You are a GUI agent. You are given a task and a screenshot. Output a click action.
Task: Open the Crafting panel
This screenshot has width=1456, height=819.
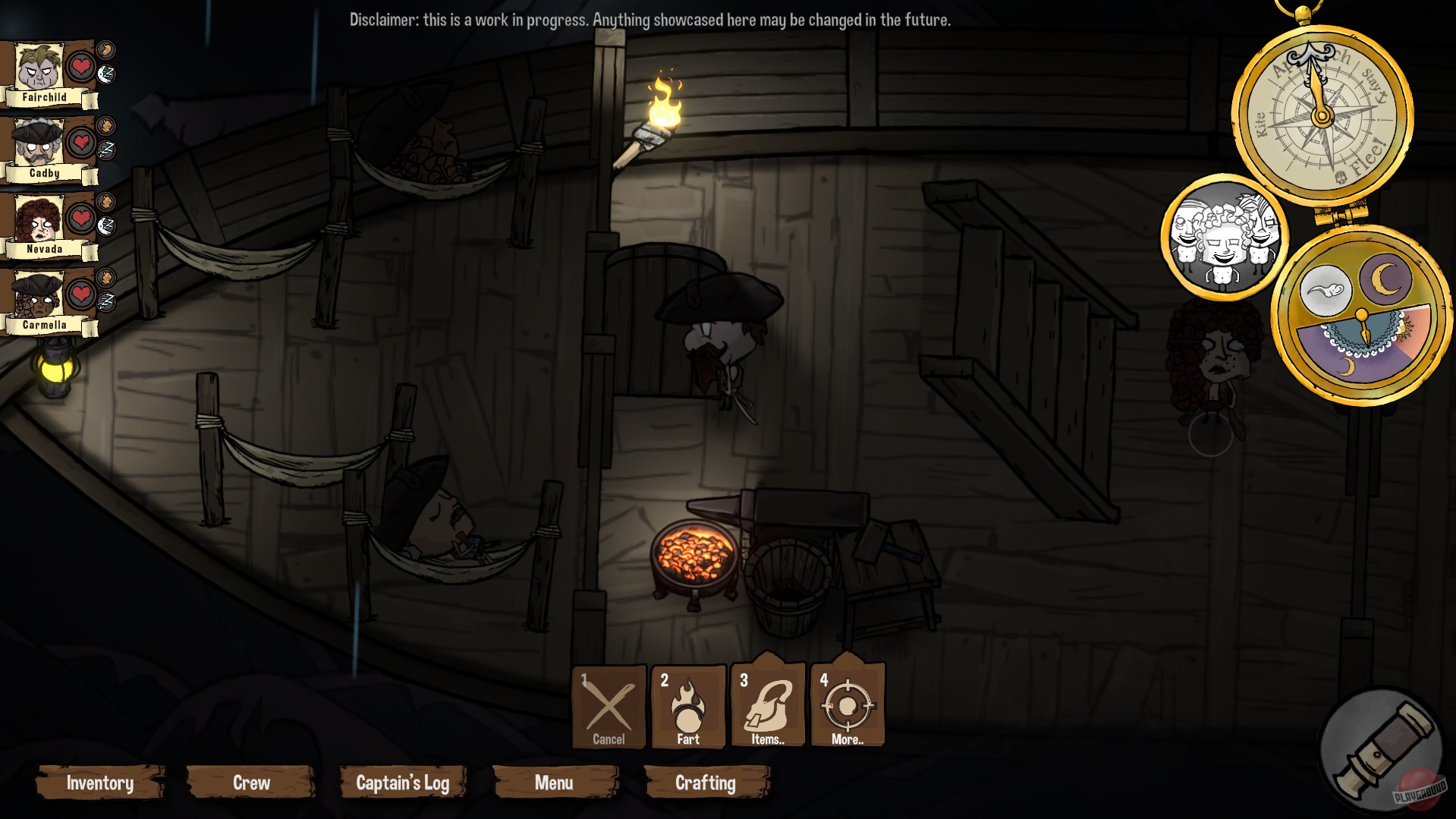[706, 783]
